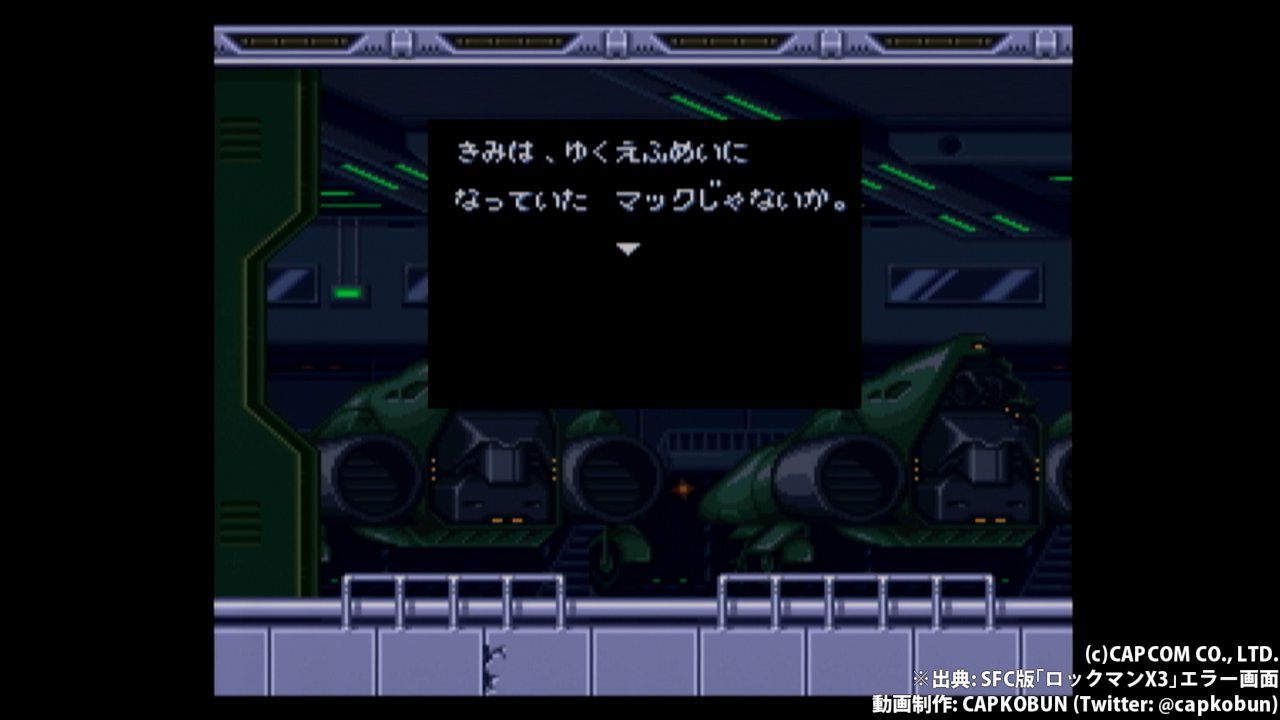Select the orange spark in the hangar center
This screenshot has height=720, width=1280.
coord(681,487)
